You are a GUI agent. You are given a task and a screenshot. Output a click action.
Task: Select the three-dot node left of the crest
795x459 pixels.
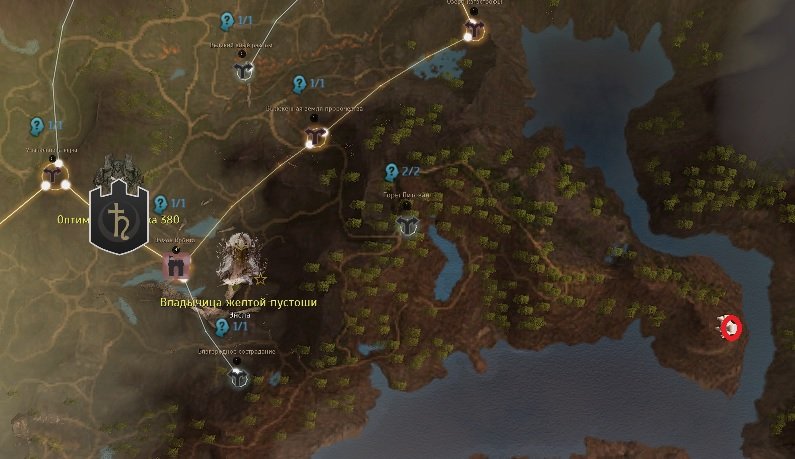(x=53, y=177)
